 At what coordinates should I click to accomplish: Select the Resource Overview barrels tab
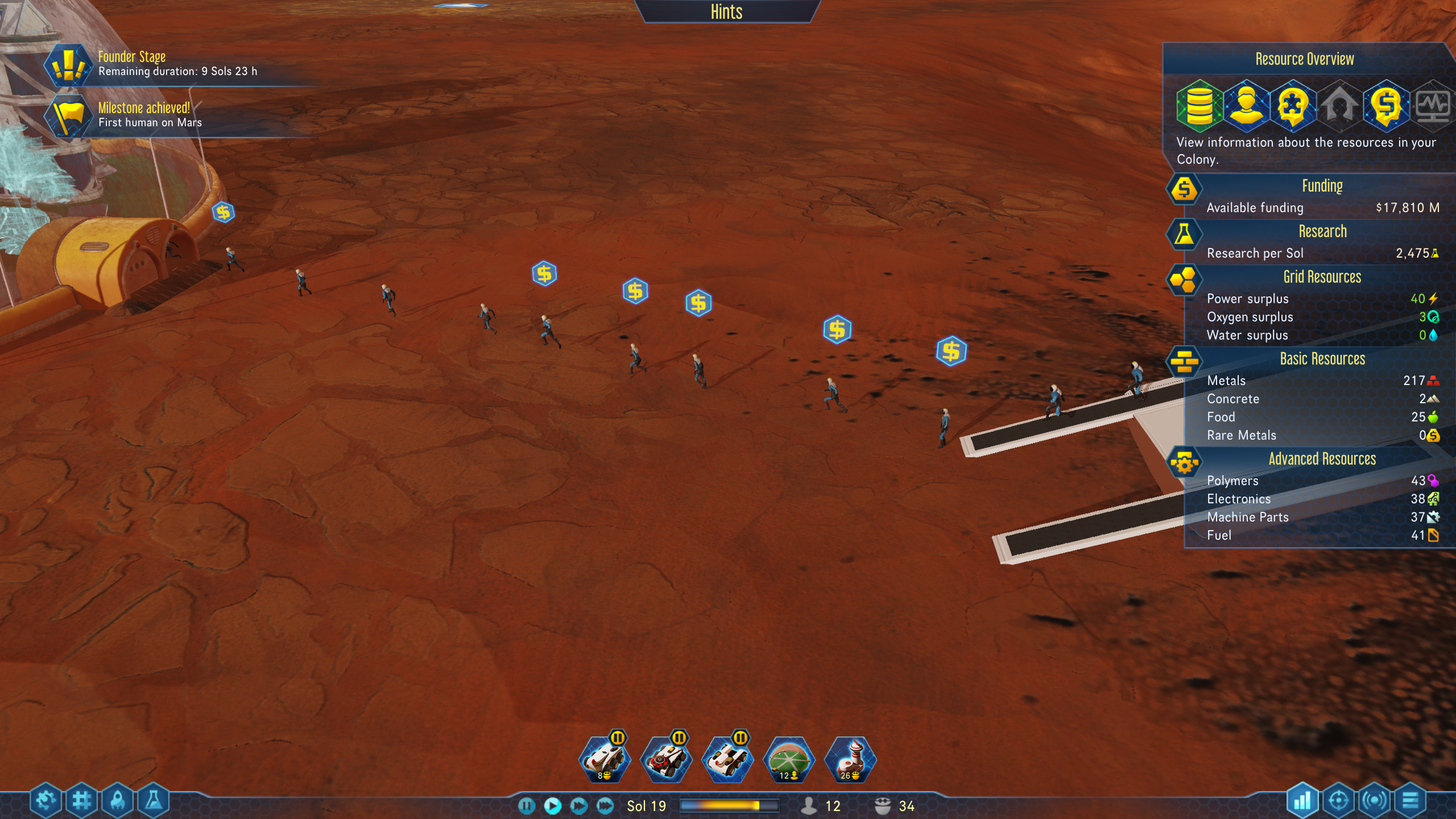1199,105
